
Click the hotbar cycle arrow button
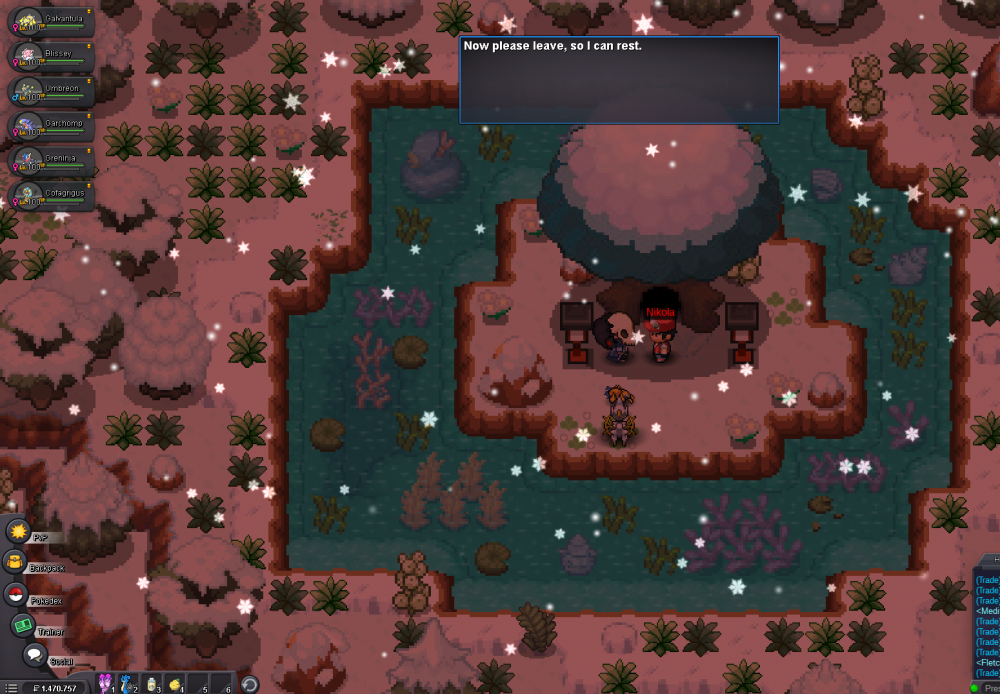pyautogui.click(x=250, y=685)
